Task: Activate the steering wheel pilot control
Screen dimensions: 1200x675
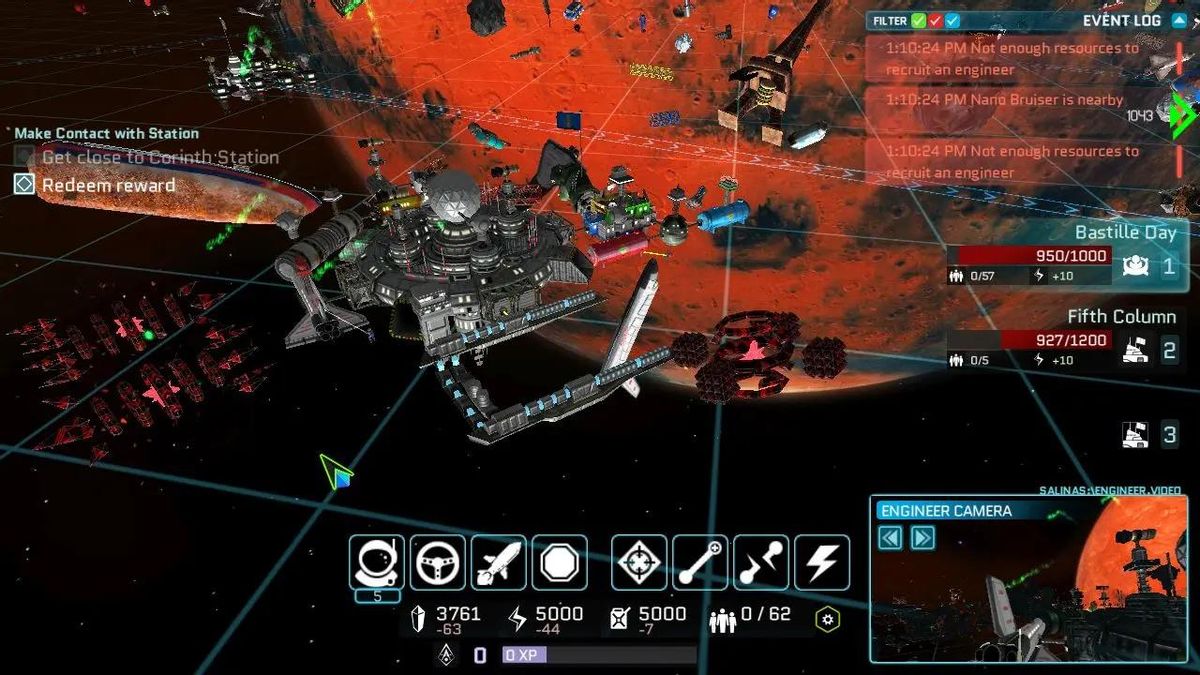Action: tap(438, 562)
